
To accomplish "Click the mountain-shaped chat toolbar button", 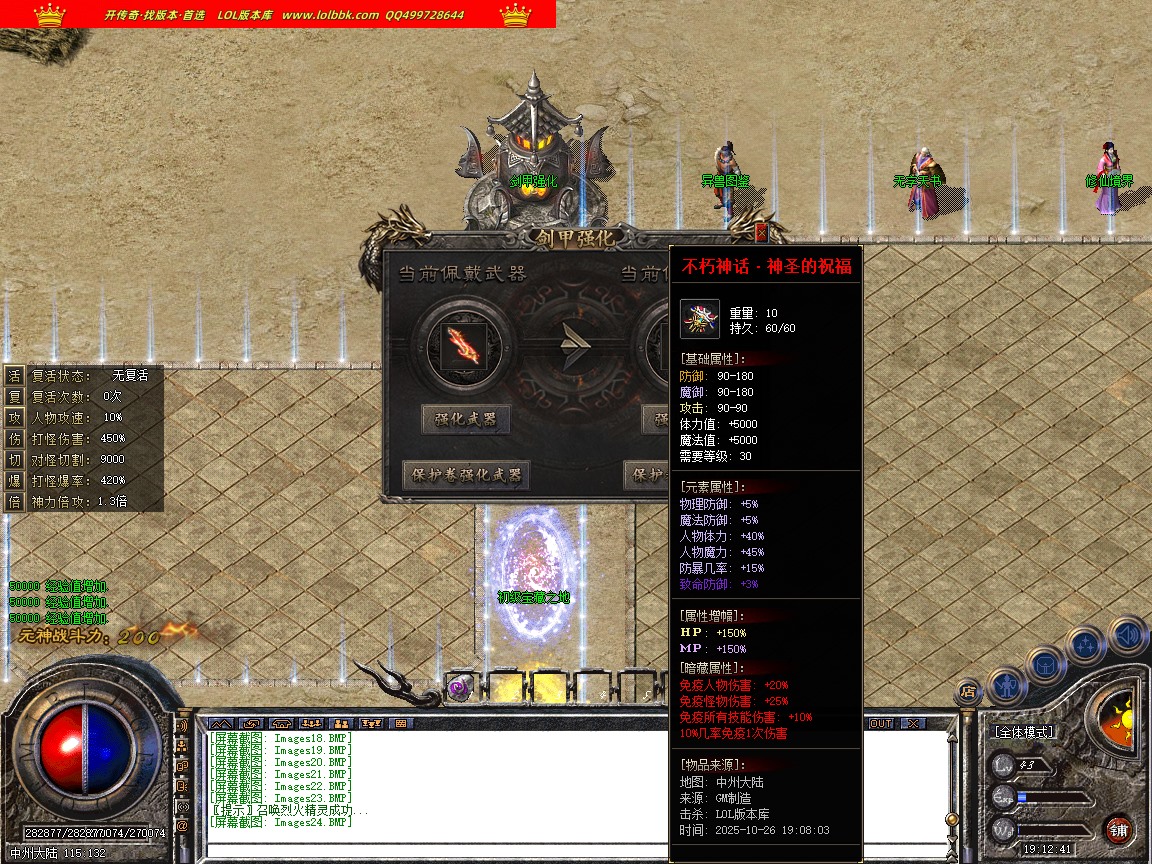I will coord(221,723).
